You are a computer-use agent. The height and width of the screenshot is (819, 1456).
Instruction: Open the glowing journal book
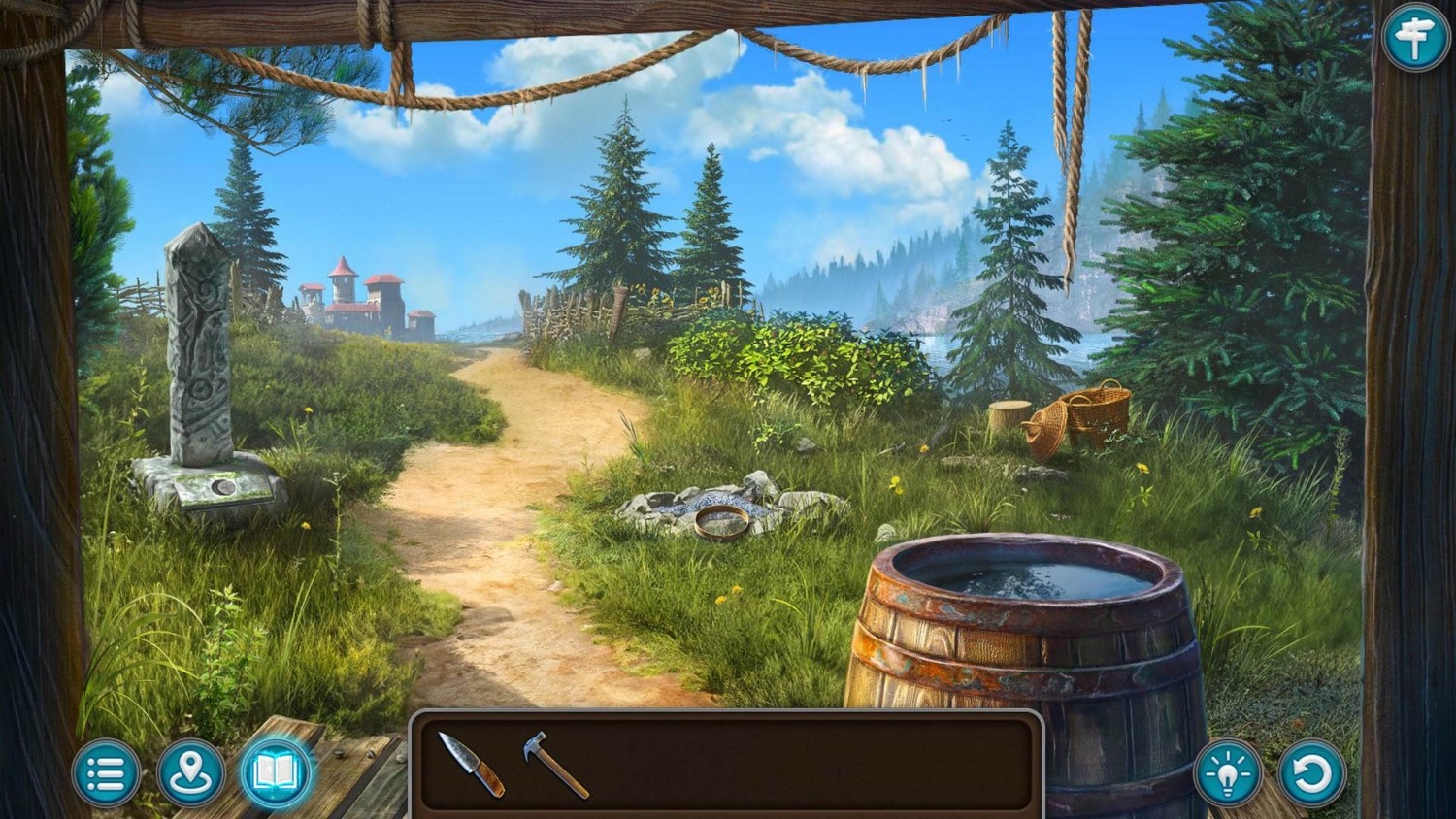pos(275,772)
